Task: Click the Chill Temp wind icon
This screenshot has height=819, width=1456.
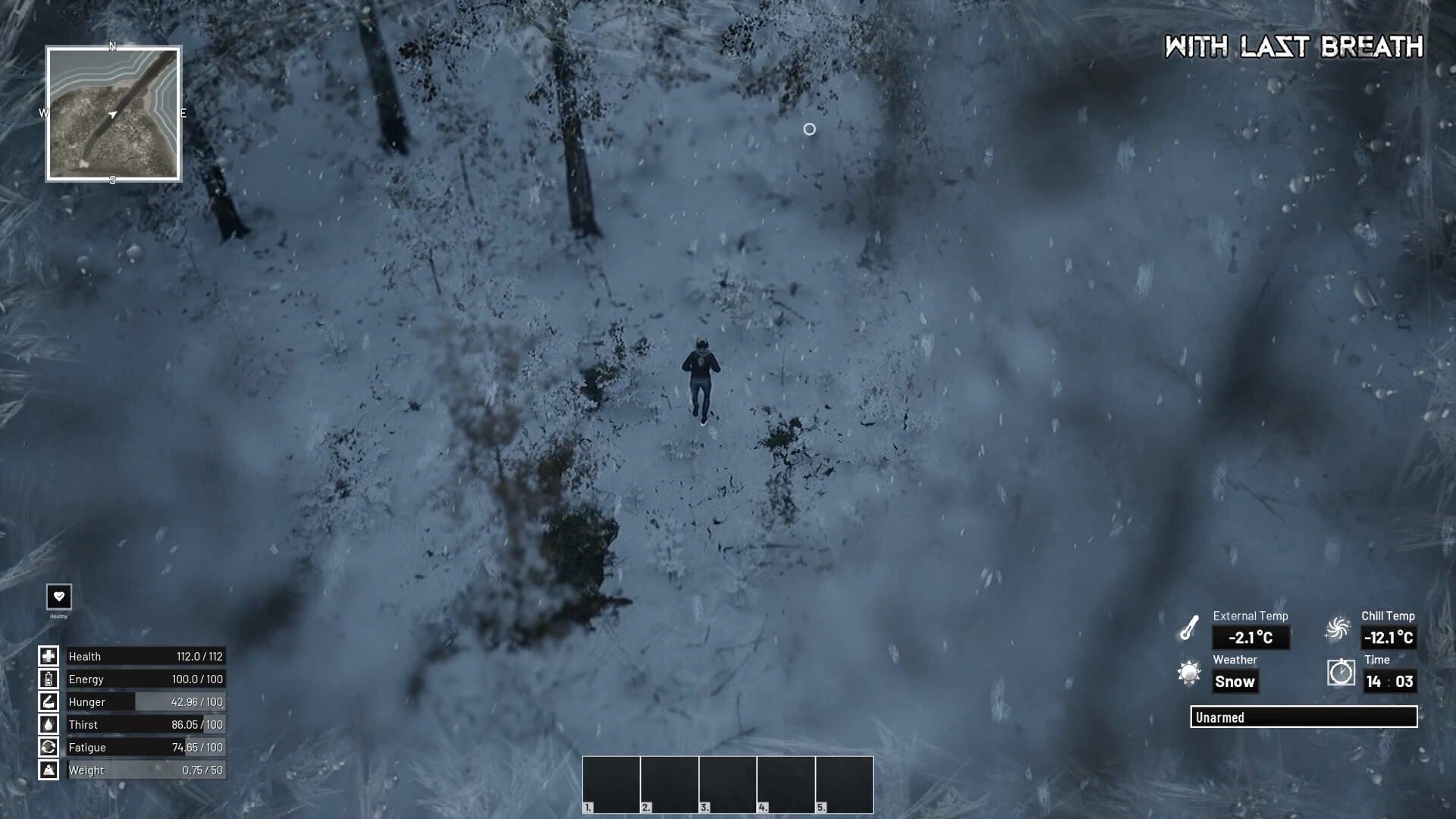Action: tap(1337, 628)
